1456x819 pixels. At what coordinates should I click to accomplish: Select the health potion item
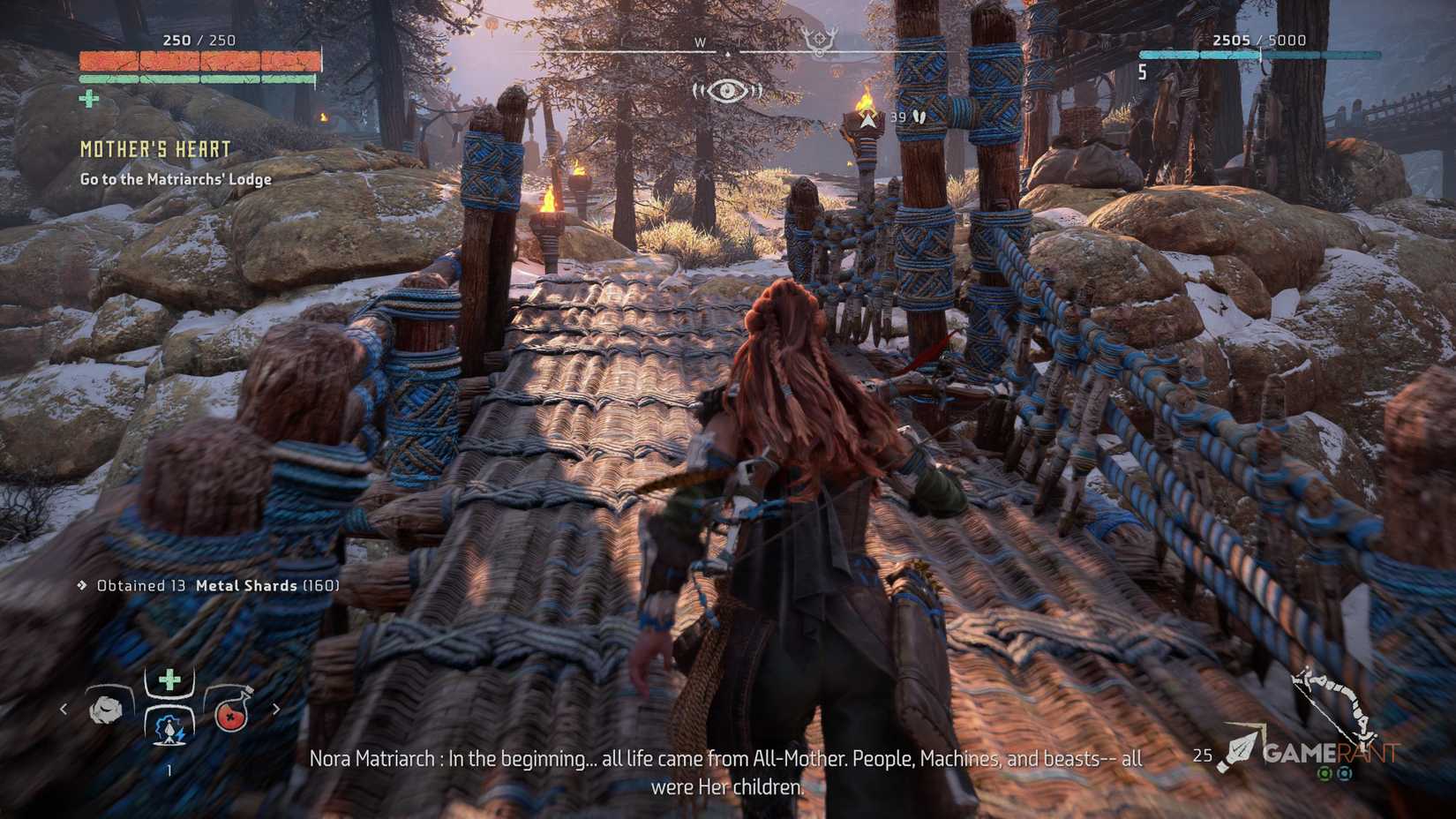tap(232, 715)
